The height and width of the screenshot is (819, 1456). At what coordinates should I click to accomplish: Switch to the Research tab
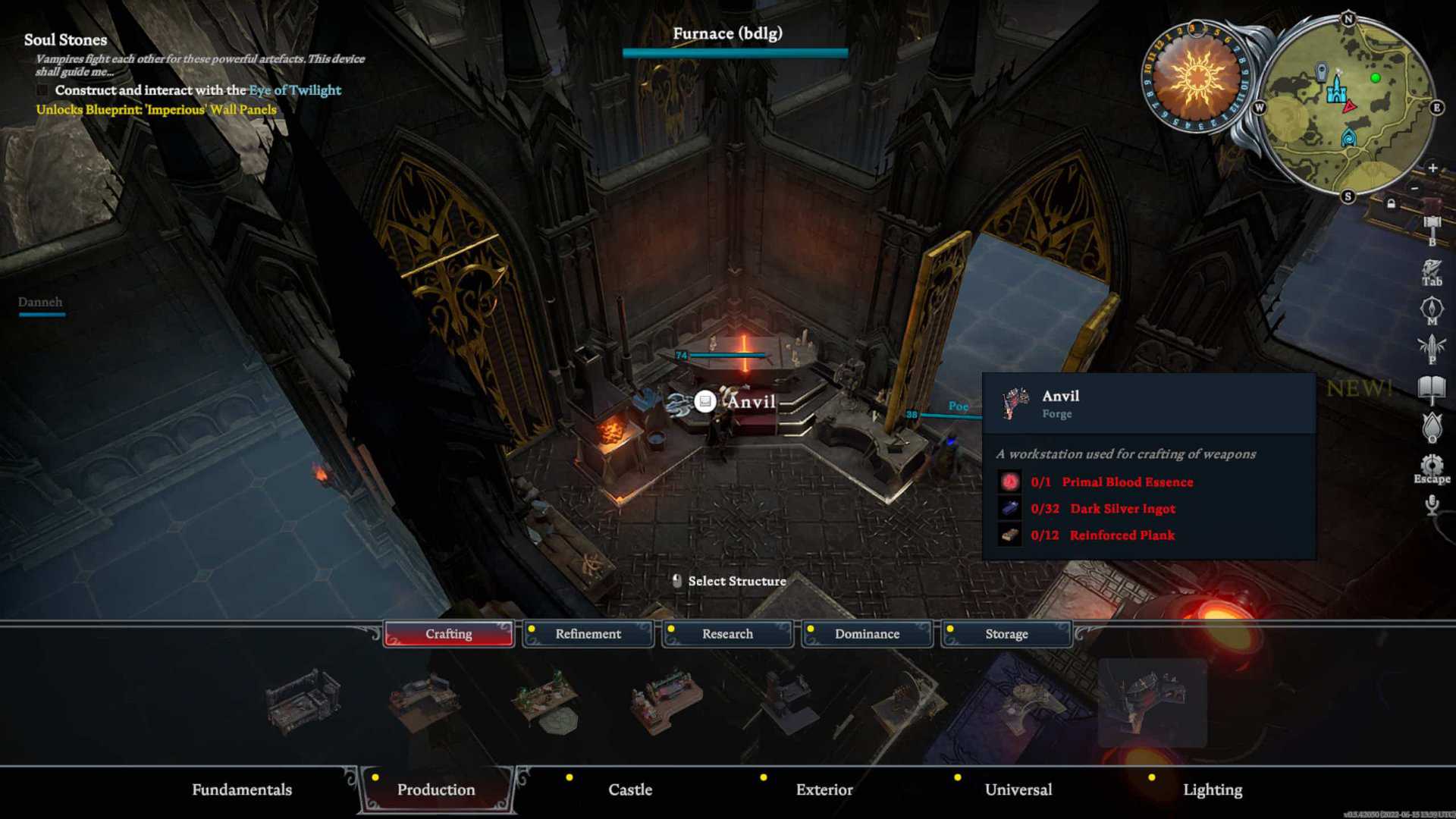click(727, 634)
